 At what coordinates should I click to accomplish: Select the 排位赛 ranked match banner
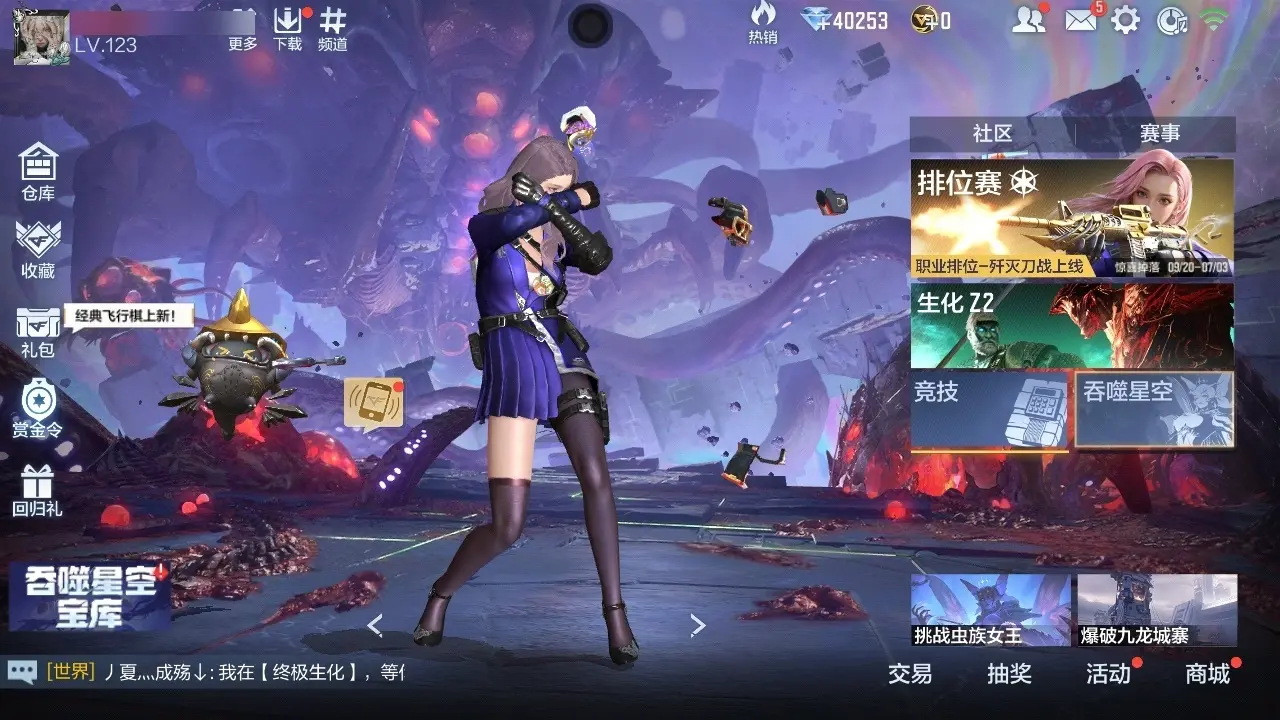(x=1071, y=218)
